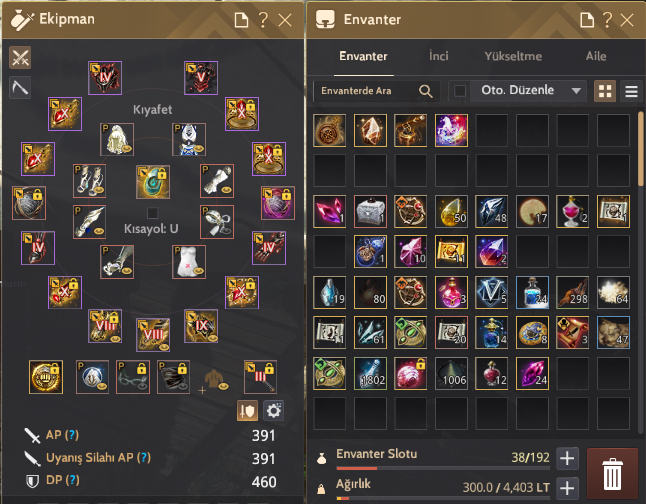
Task: Increase Ağırlık limit with the plus button
Action: pyautogui.click(x=567, y=488)
